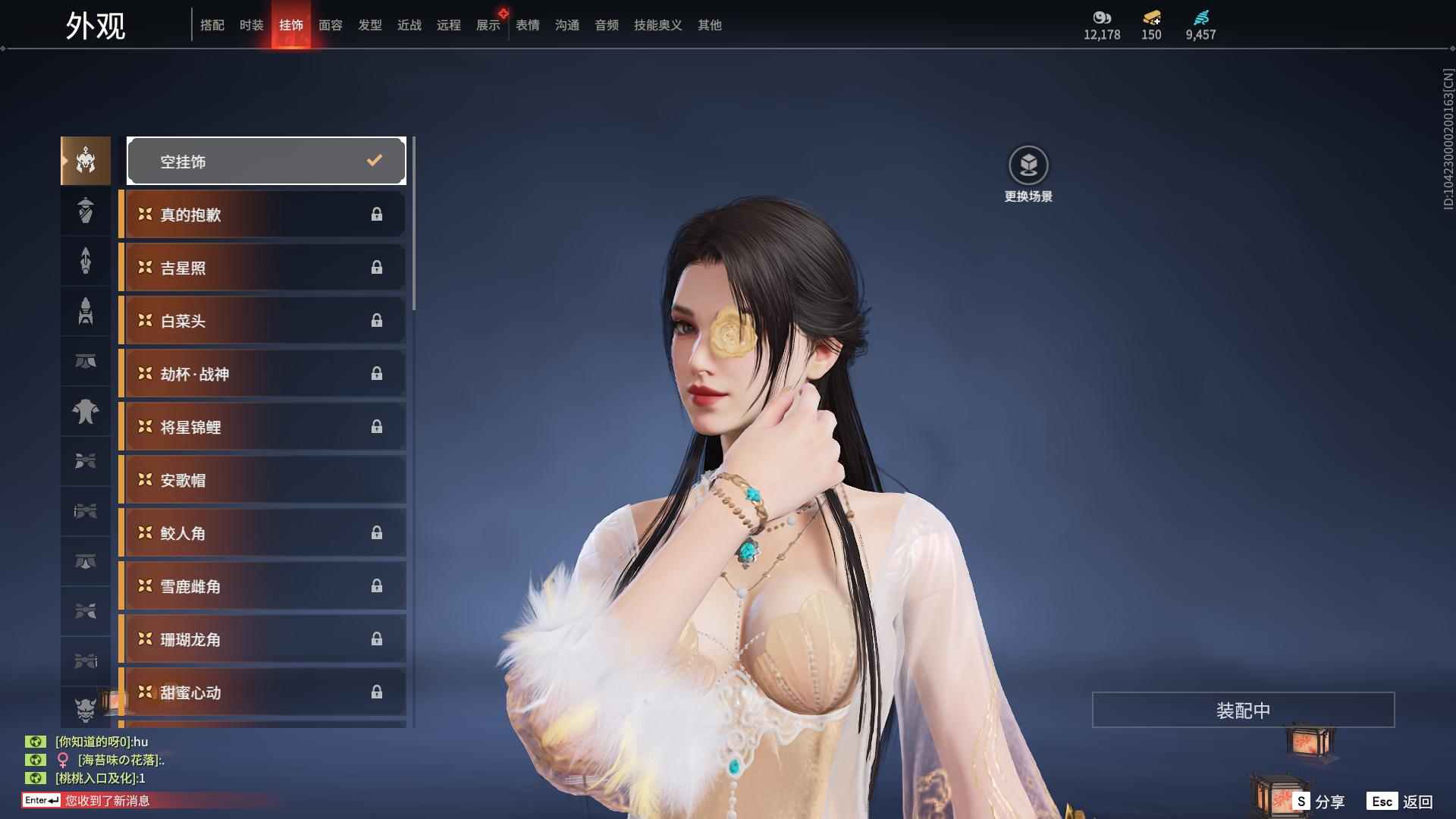Select the 面容 tab
Viewport: 1456px width, 819px height.
click(x=330, y=25)
